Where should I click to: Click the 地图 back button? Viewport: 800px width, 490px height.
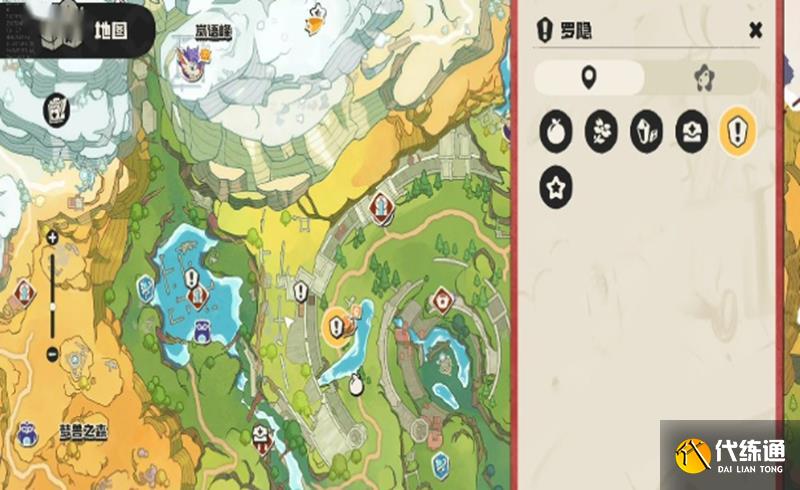point(91,30)
